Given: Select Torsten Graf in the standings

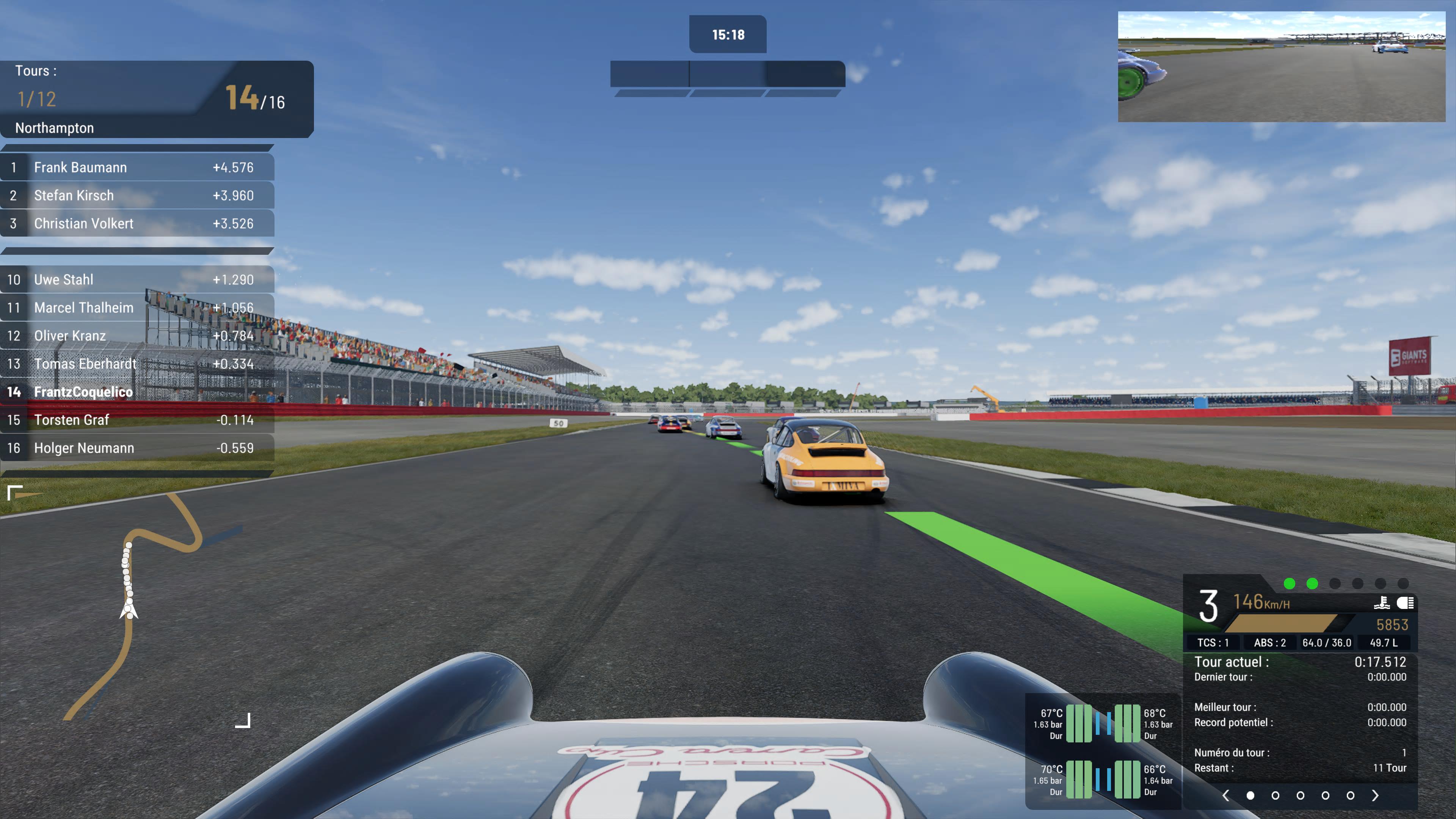Looking at the screenshot, I should pyautogui.click(x=137, y=420).
